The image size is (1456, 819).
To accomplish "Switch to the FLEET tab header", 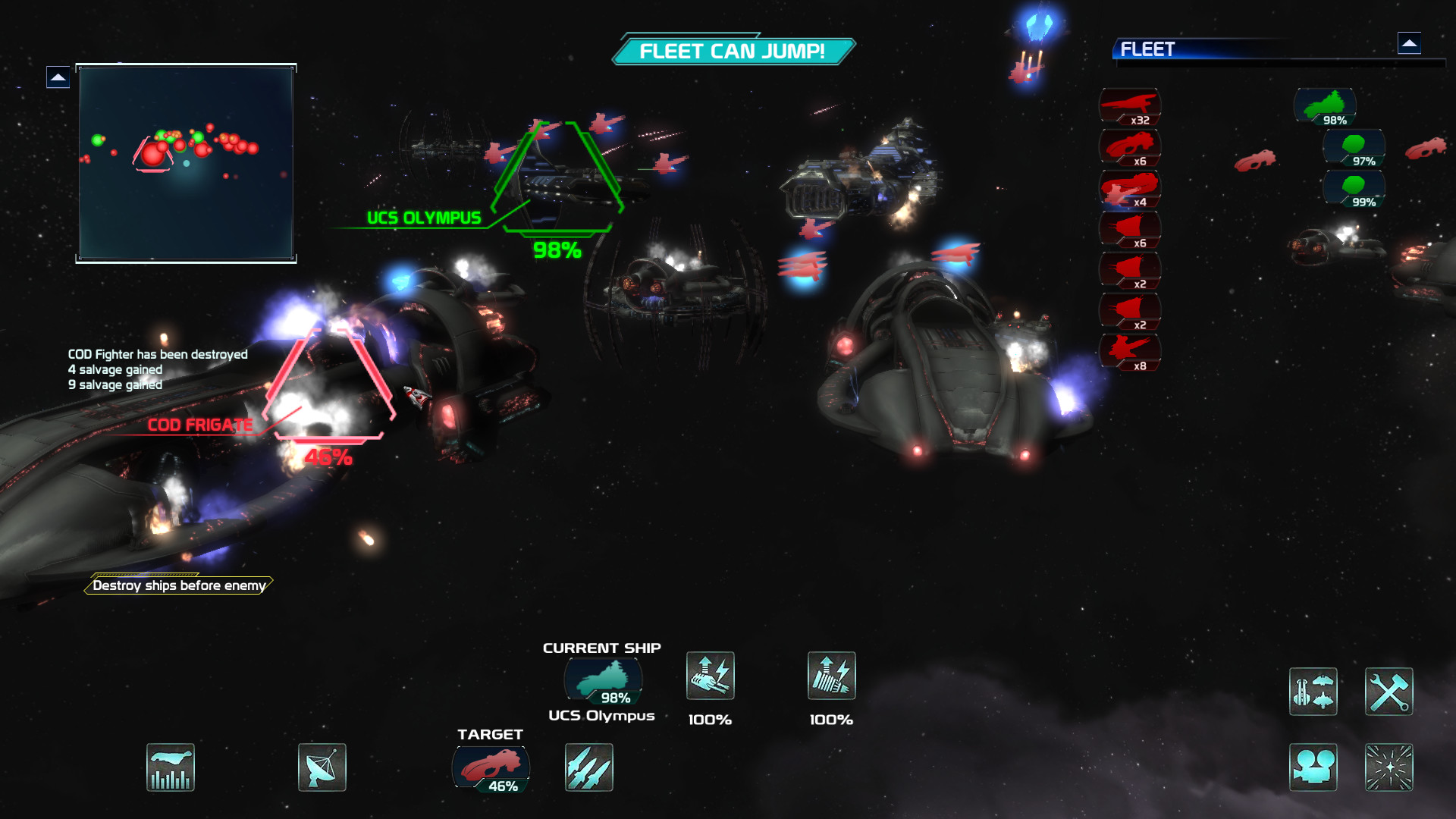I will coord(1147,49).
